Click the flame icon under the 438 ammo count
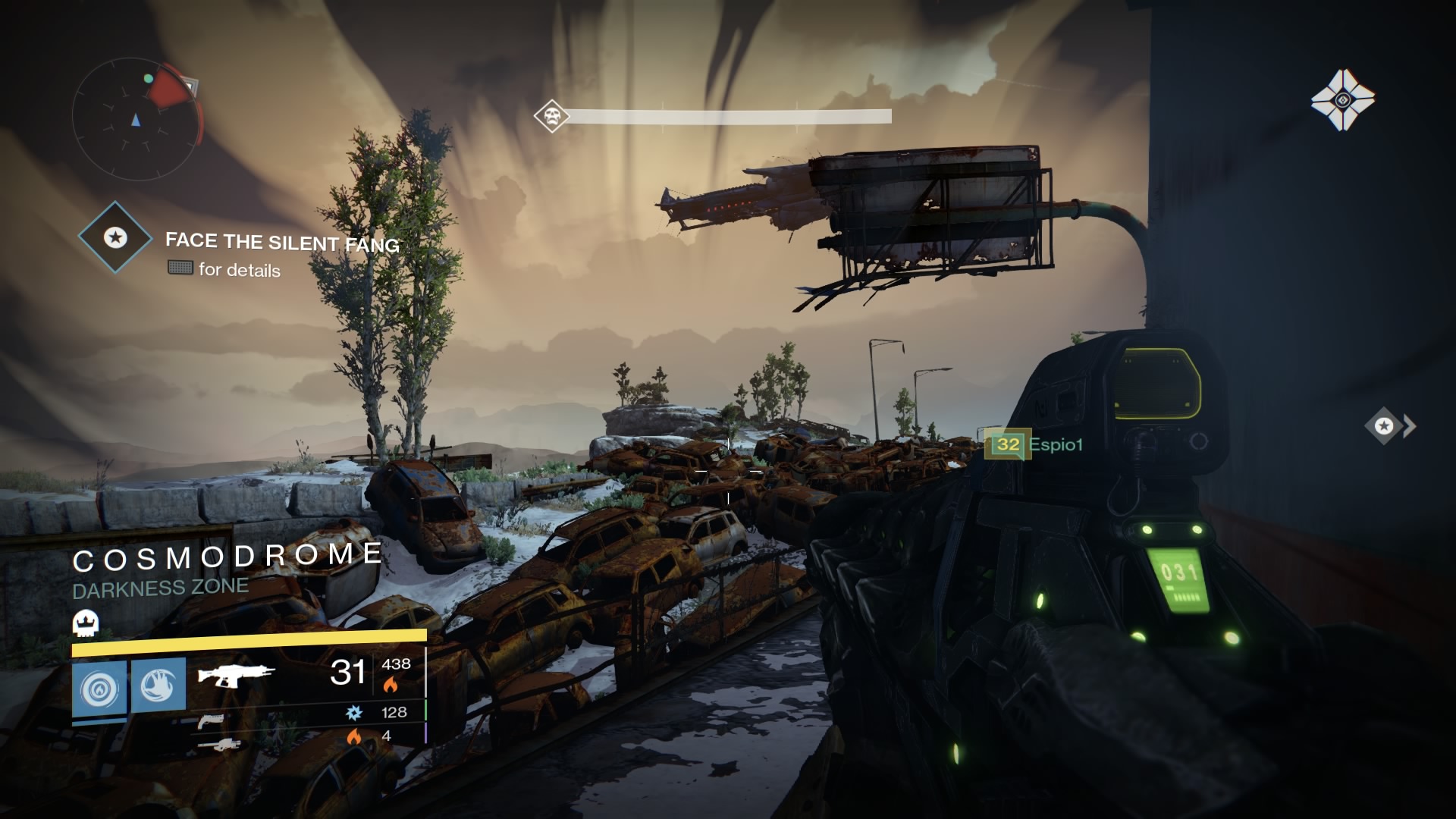The image size is (1456, 819). [389, 683]
